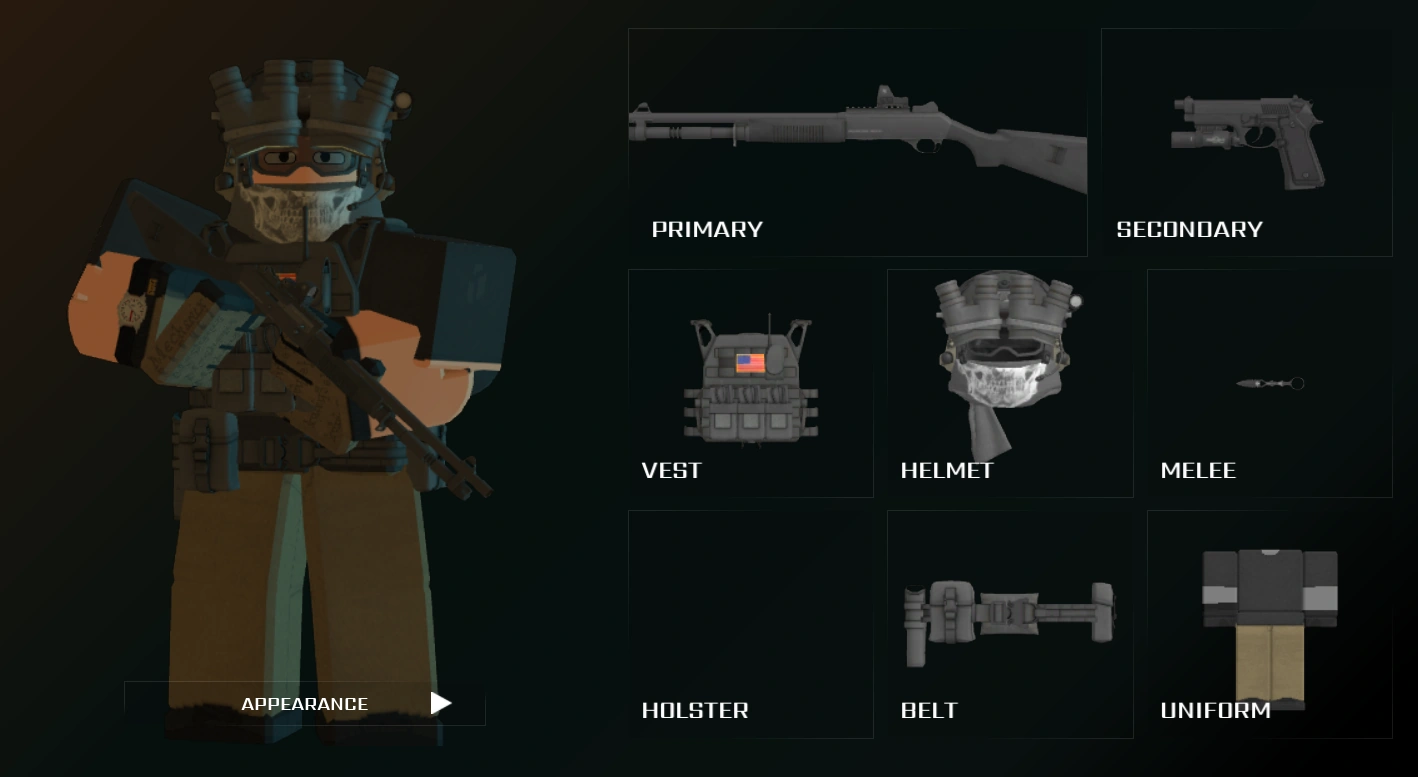Click the character model preview
Viewport: 1418px width, 777px height.
pos(290,380)
